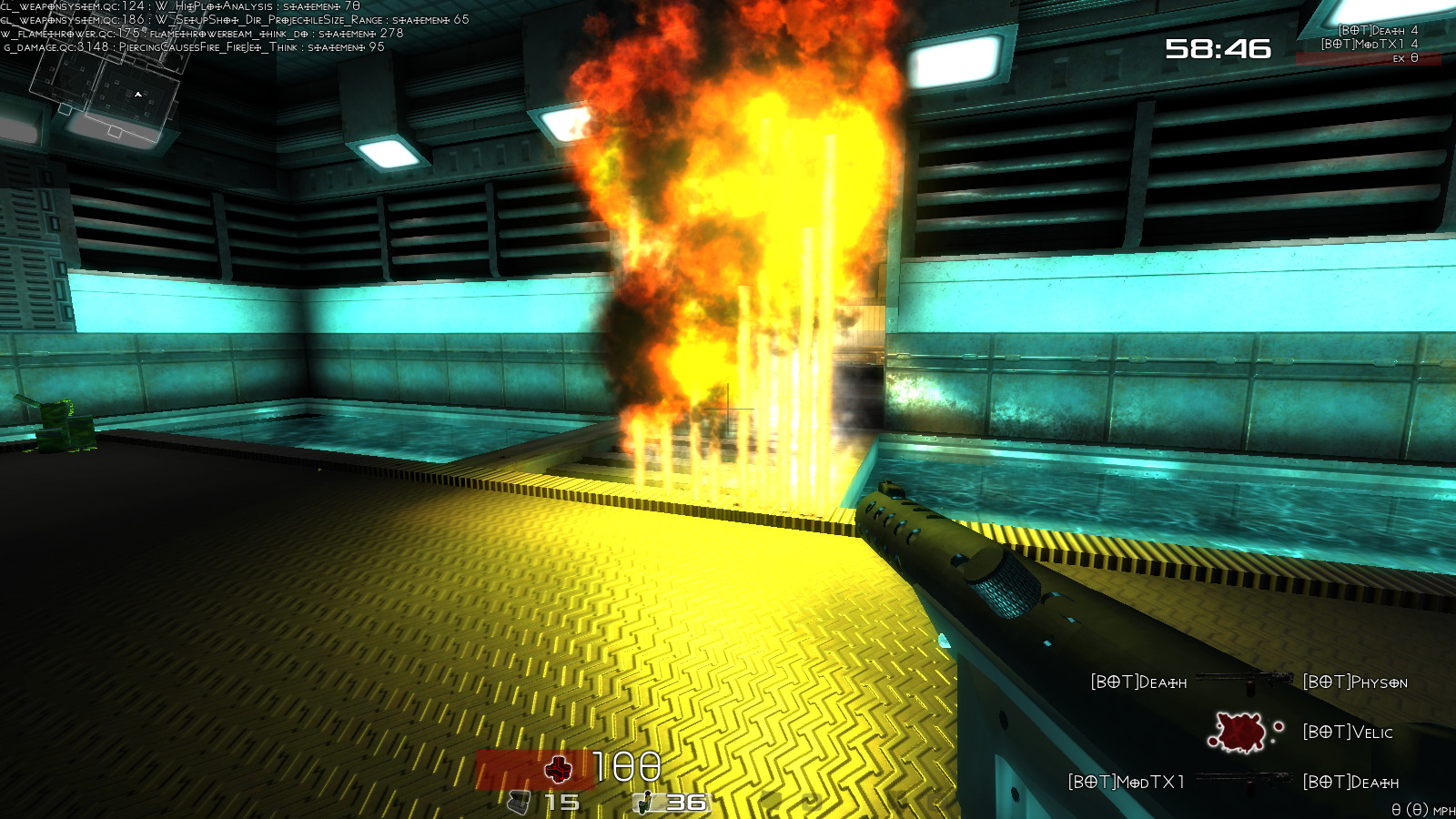Select the blood splat kill icon
This screenshot has height=819, width=1456.
point(1238,732)
